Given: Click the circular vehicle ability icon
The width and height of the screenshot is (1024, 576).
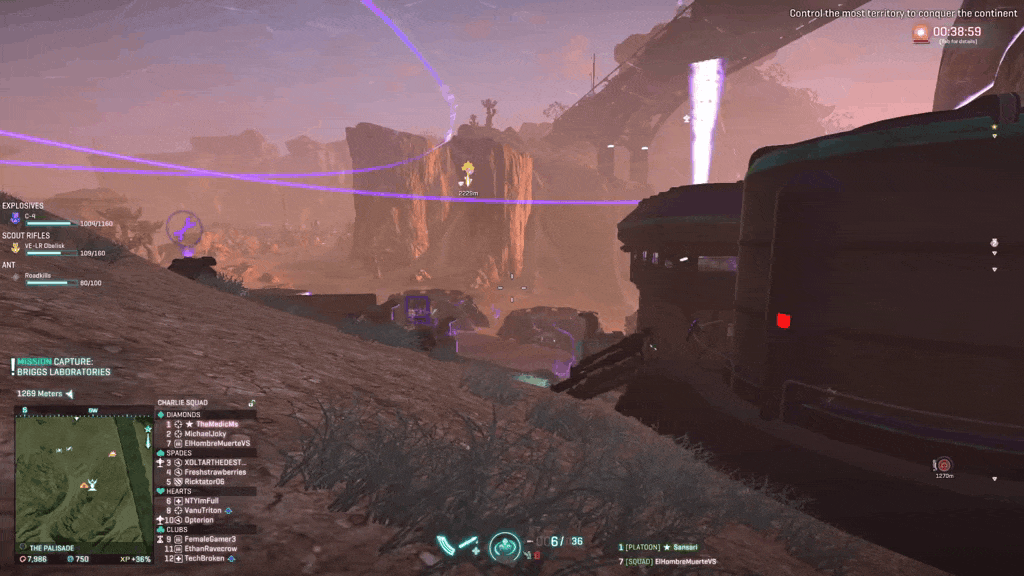Looking at the screenshot, I should [505, 547].
